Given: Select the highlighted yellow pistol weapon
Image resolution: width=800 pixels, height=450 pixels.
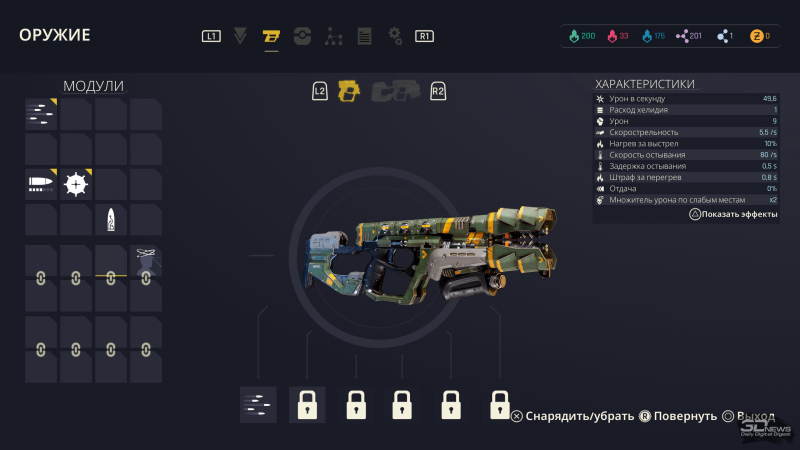Looking at the screenshot, I should click(348, 91).
